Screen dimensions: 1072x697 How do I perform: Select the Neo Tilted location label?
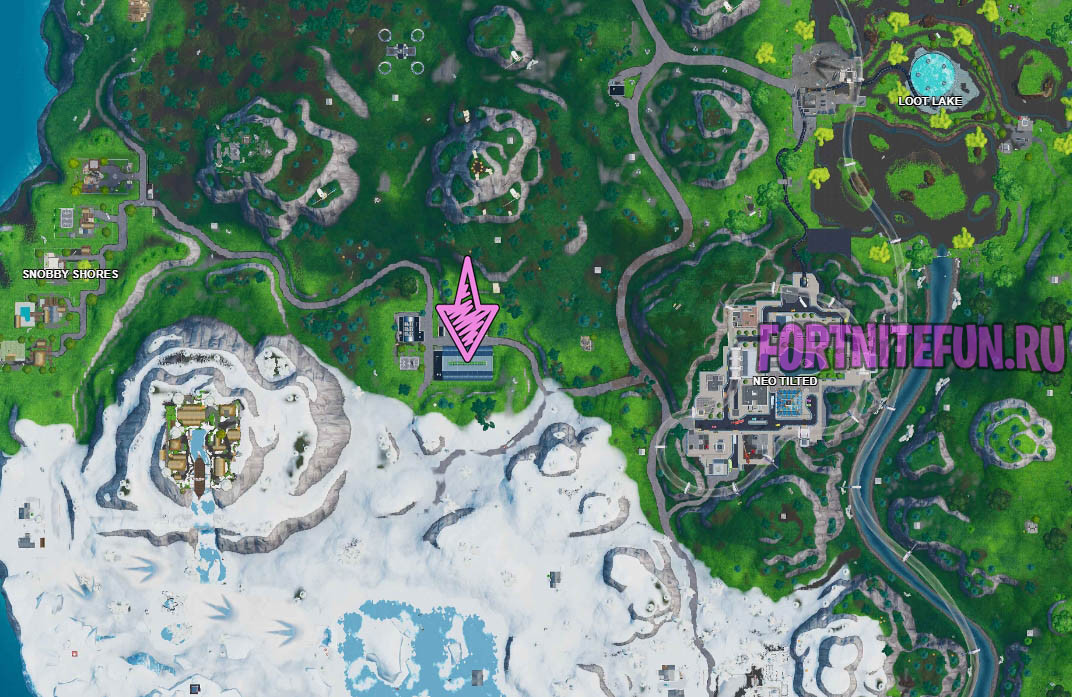(784, 381)
